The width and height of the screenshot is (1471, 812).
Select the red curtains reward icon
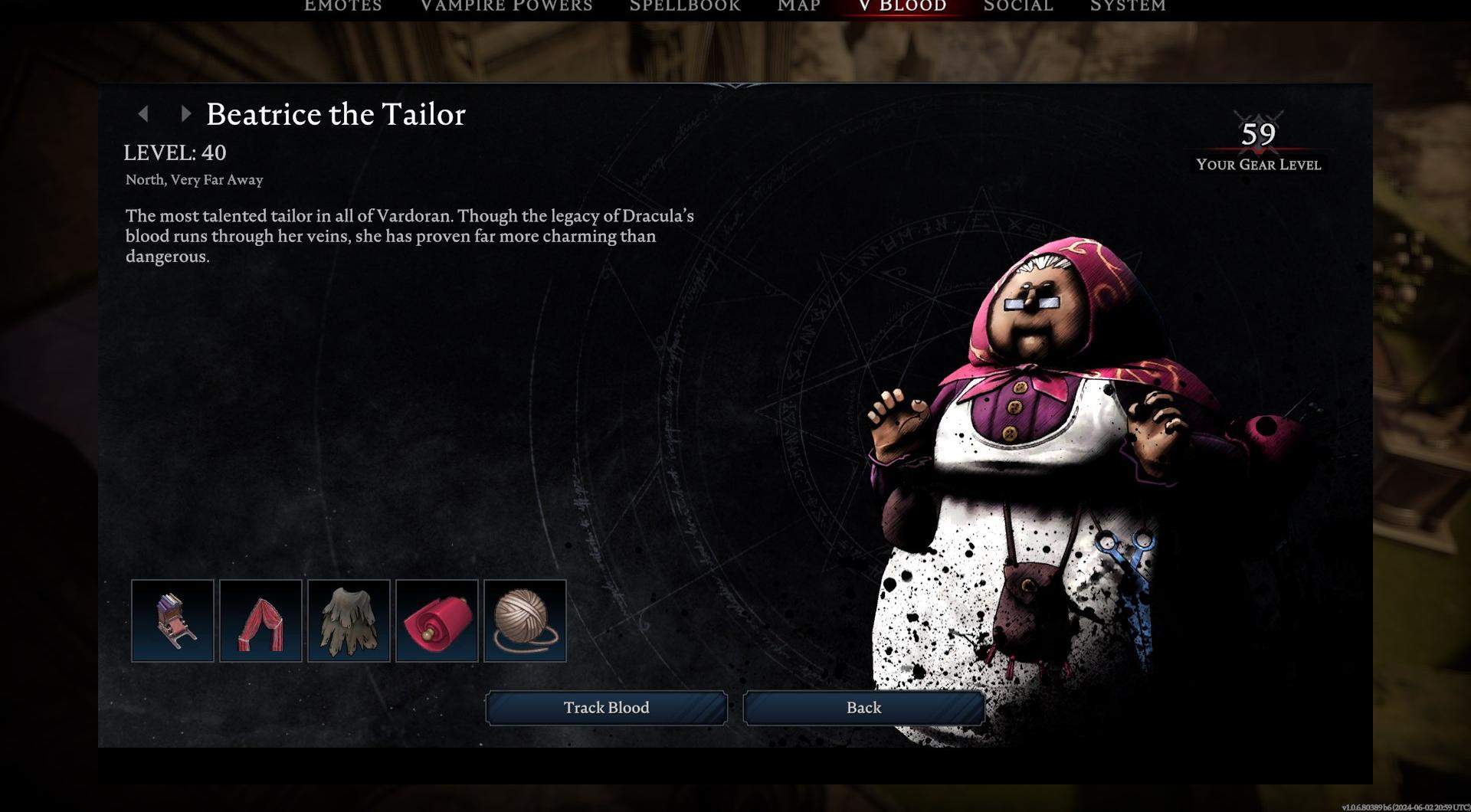260,620
